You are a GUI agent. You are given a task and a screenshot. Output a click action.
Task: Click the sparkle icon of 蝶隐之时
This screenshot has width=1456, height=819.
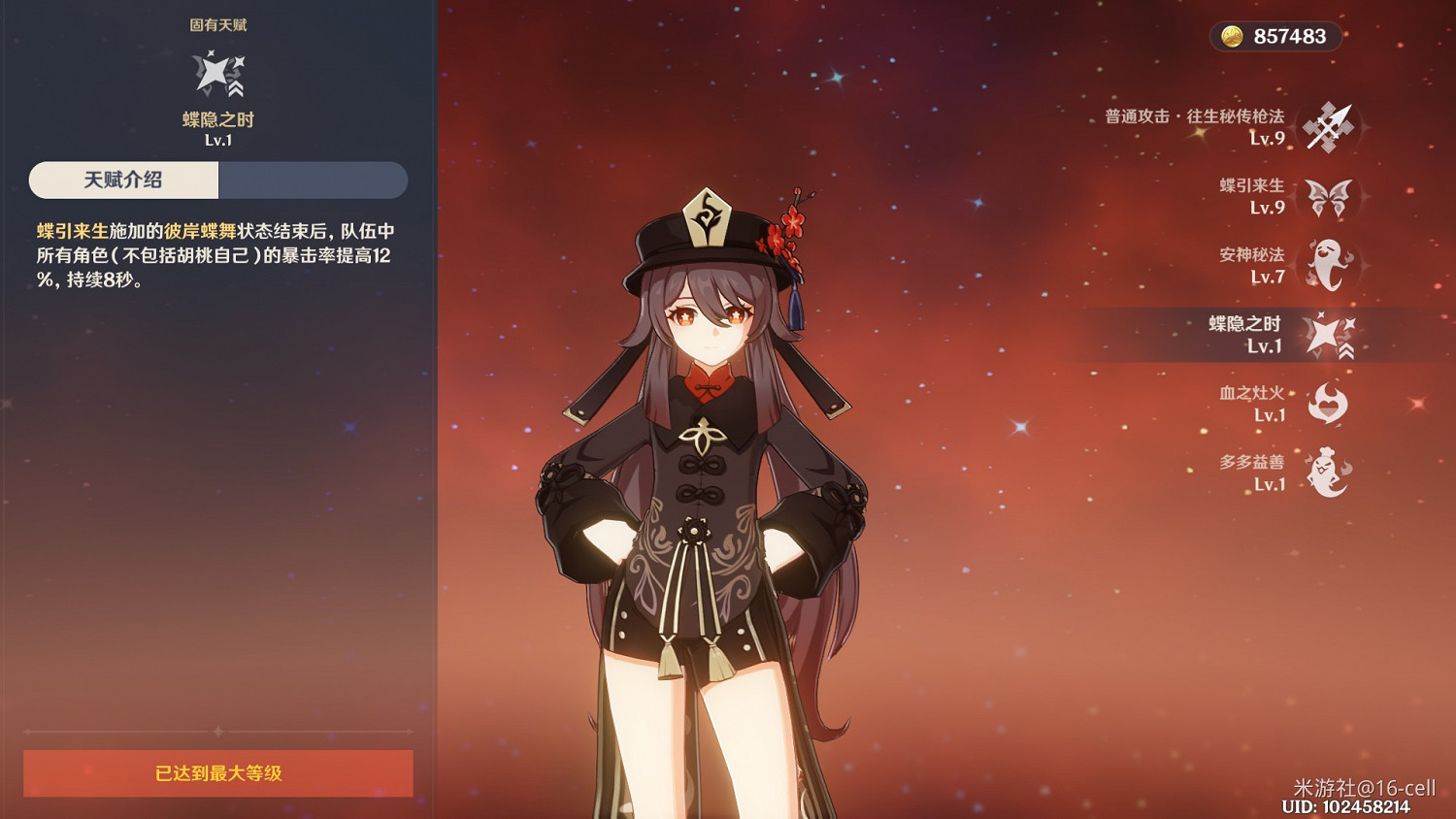(1331, 334)
